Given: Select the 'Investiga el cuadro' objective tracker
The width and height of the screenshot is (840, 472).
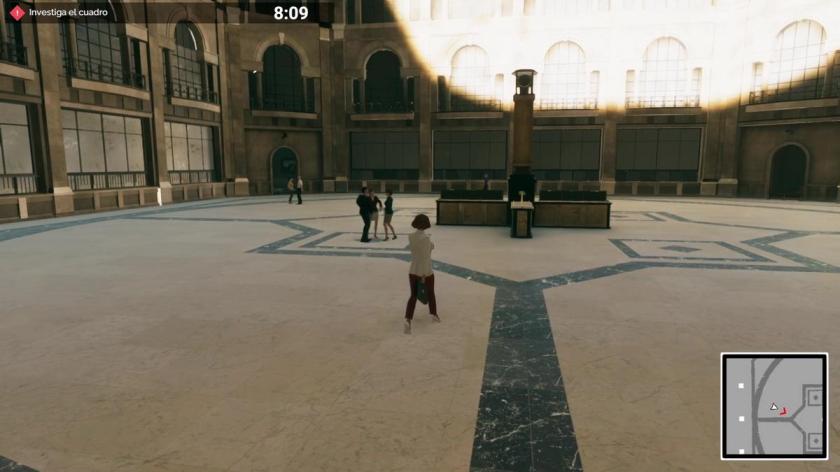Looking at the screenshot, I should (x=68, y=13).
